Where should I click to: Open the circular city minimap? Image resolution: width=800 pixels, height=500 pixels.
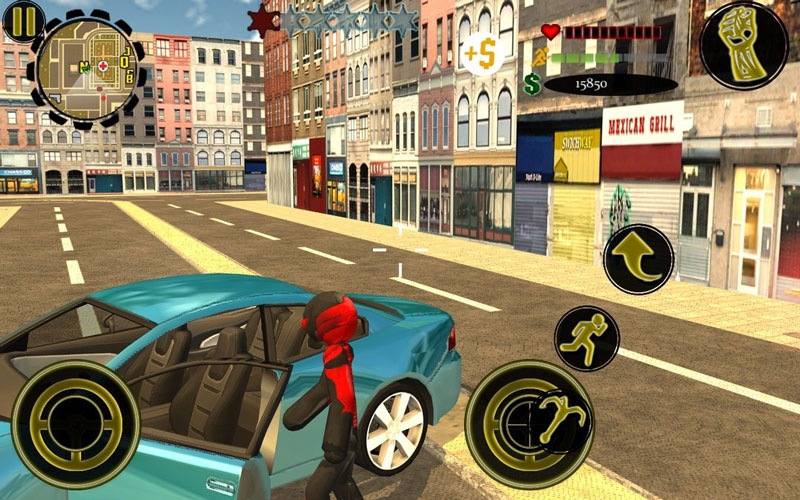coord(87,66)
